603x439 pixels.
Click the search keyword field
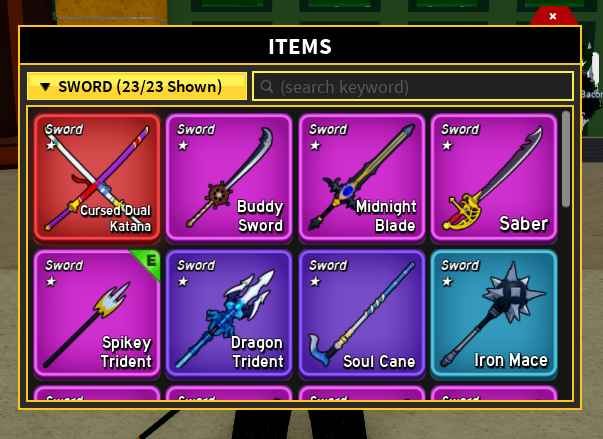tap(413, 87)
